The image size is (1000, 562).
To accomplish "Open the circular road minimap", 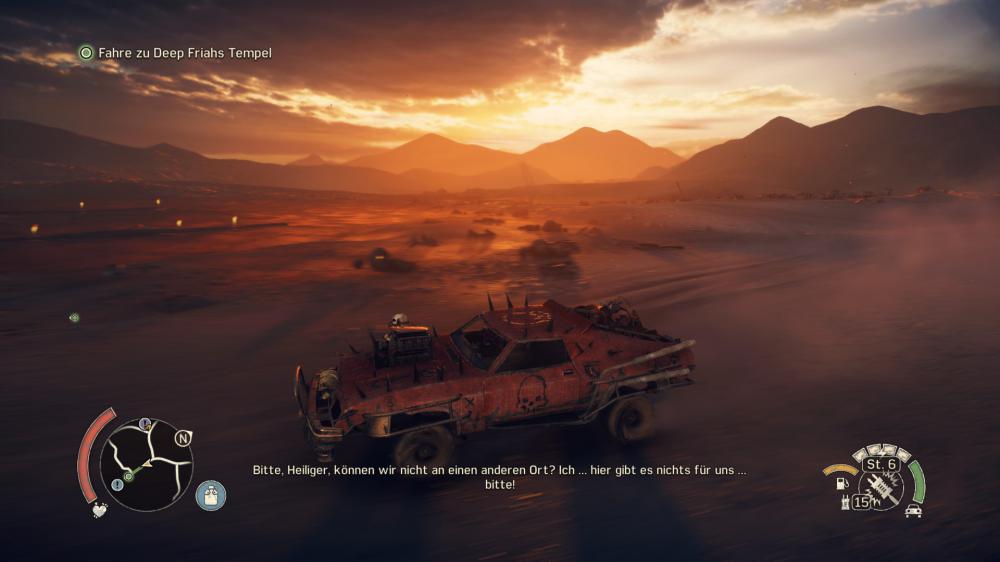I will (x=146, y=464).
